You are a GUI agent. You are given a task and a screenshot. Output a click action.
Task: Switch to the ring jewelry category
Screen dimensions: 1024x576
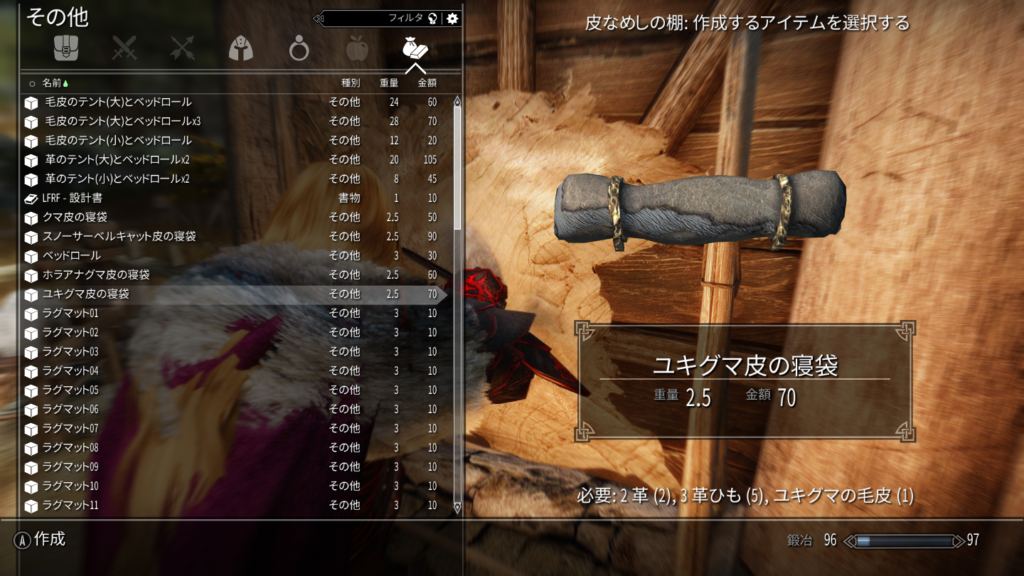coord(298,48)
